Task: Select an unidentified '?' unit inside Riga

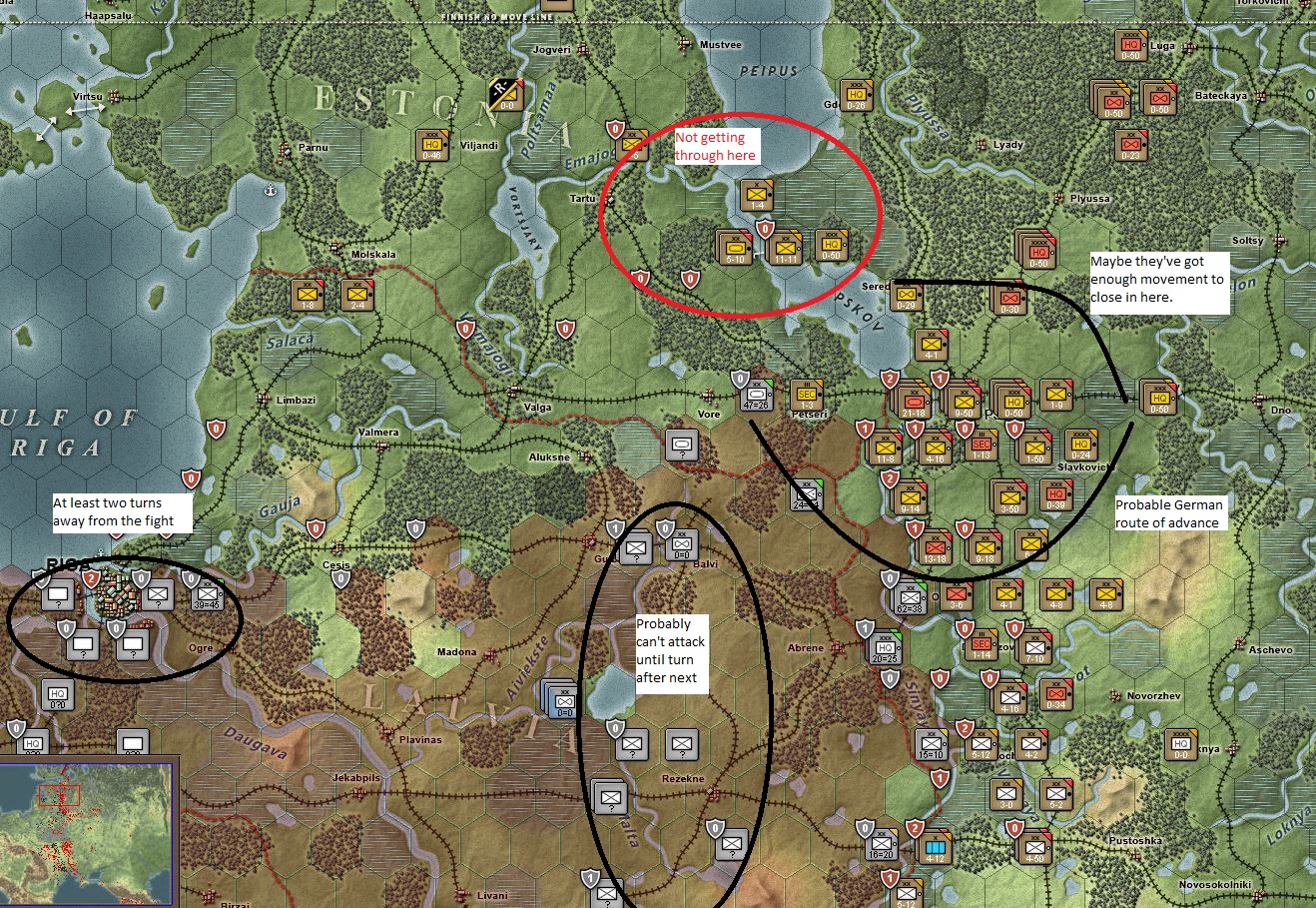Action: click(58, 595)
